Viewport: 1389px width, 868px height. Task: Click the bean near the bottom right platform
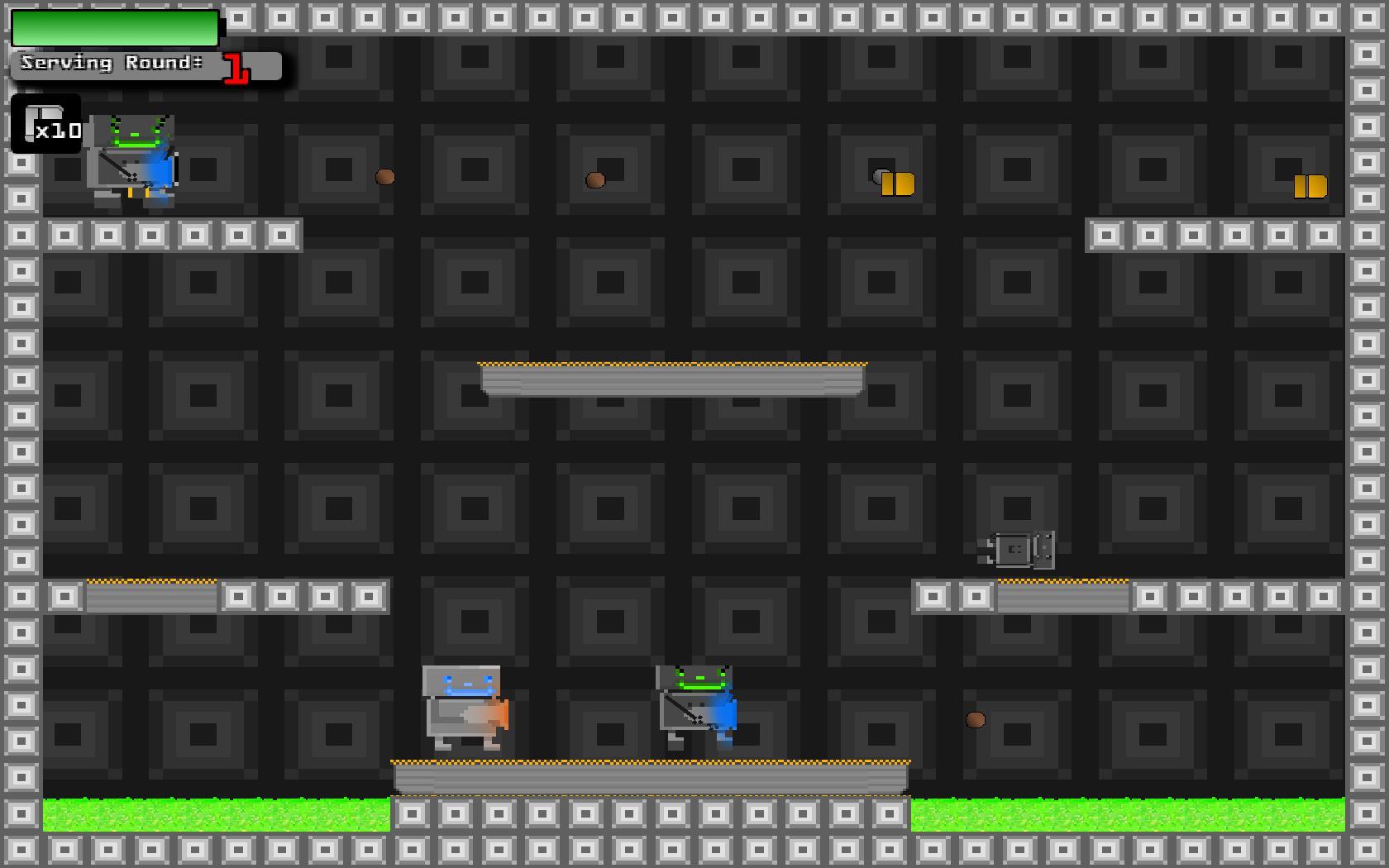(x=976, y=719)
